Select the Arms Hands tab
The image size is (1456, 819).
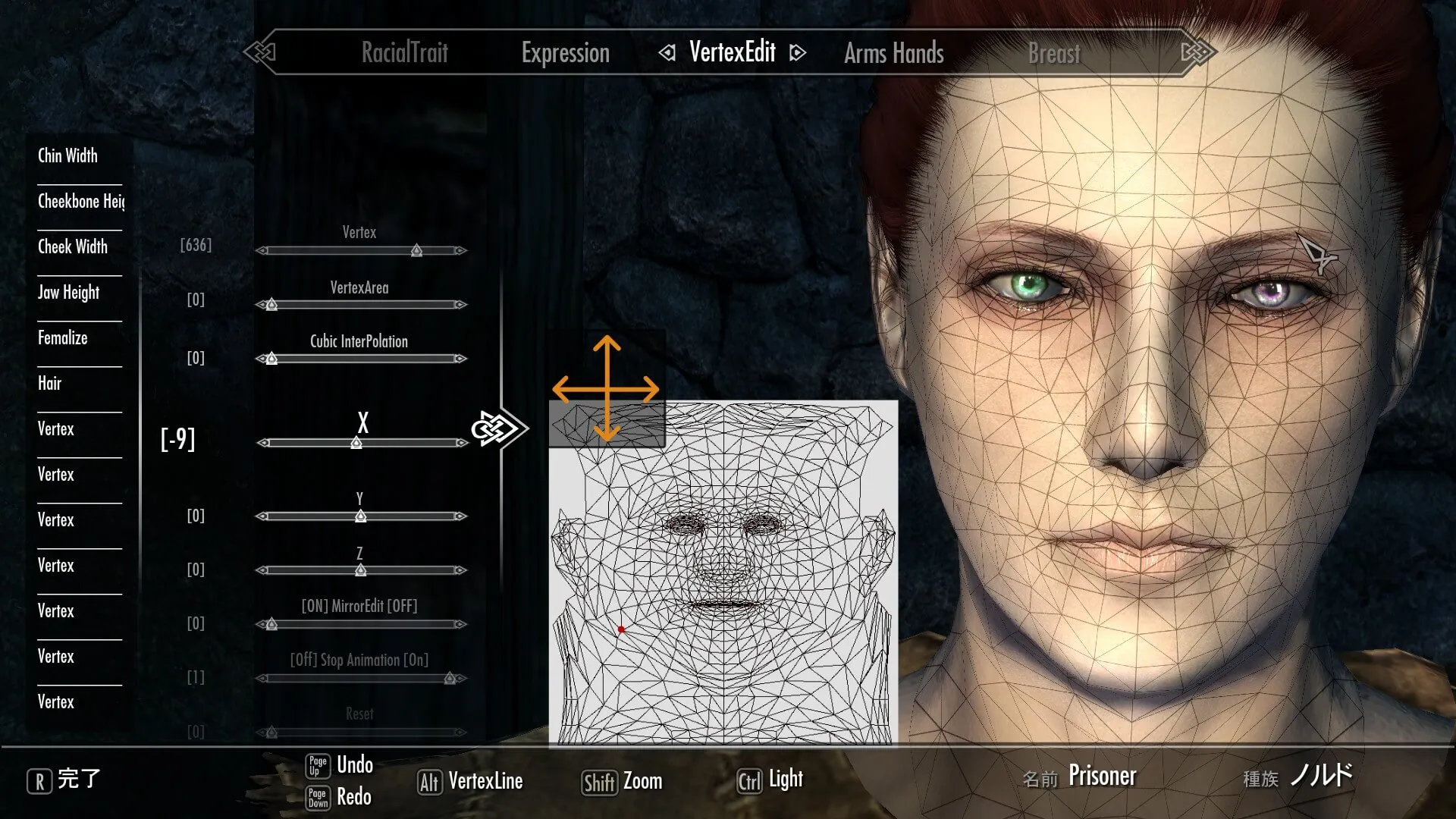click(893, 53)
